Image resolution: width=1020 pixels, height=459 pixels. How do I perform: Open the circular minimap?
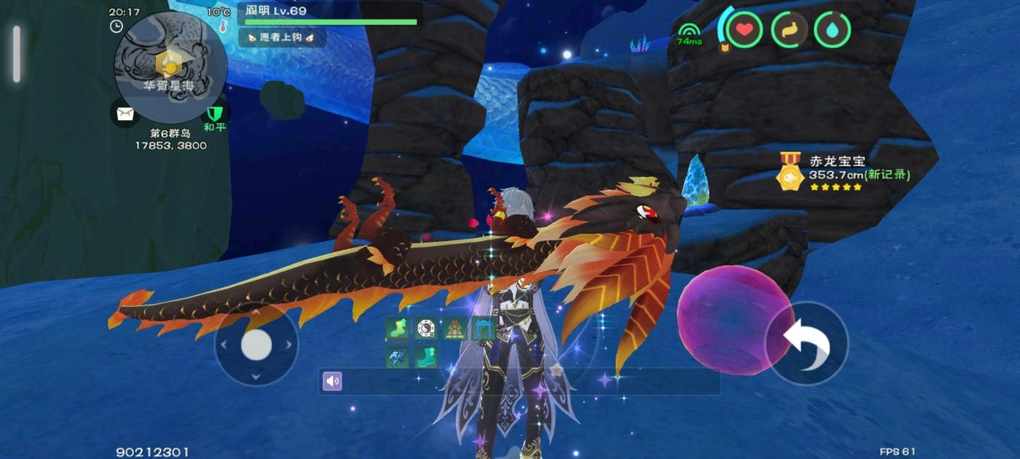(170, 66)
